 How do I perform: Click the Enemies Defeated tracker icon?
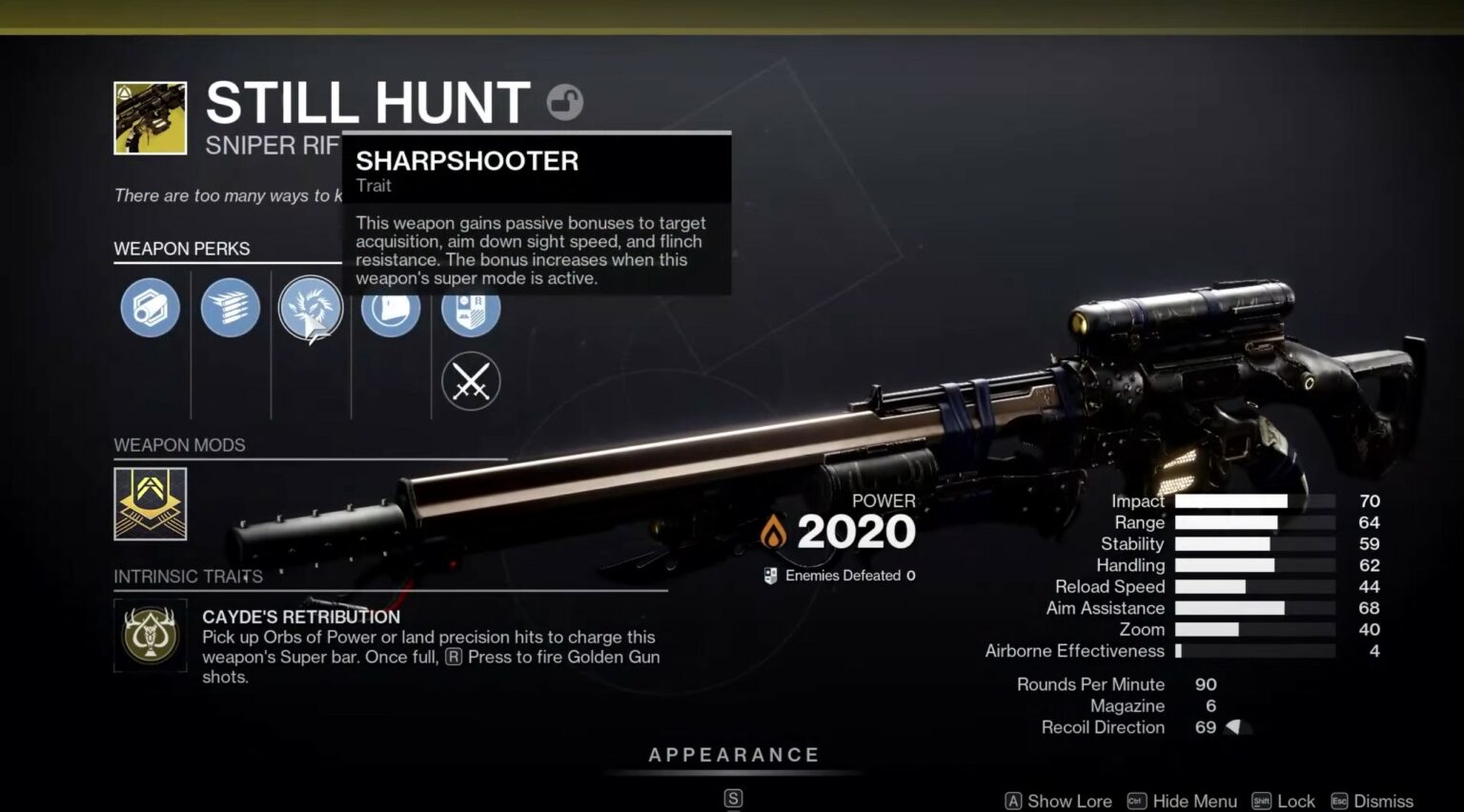[768, 575]
